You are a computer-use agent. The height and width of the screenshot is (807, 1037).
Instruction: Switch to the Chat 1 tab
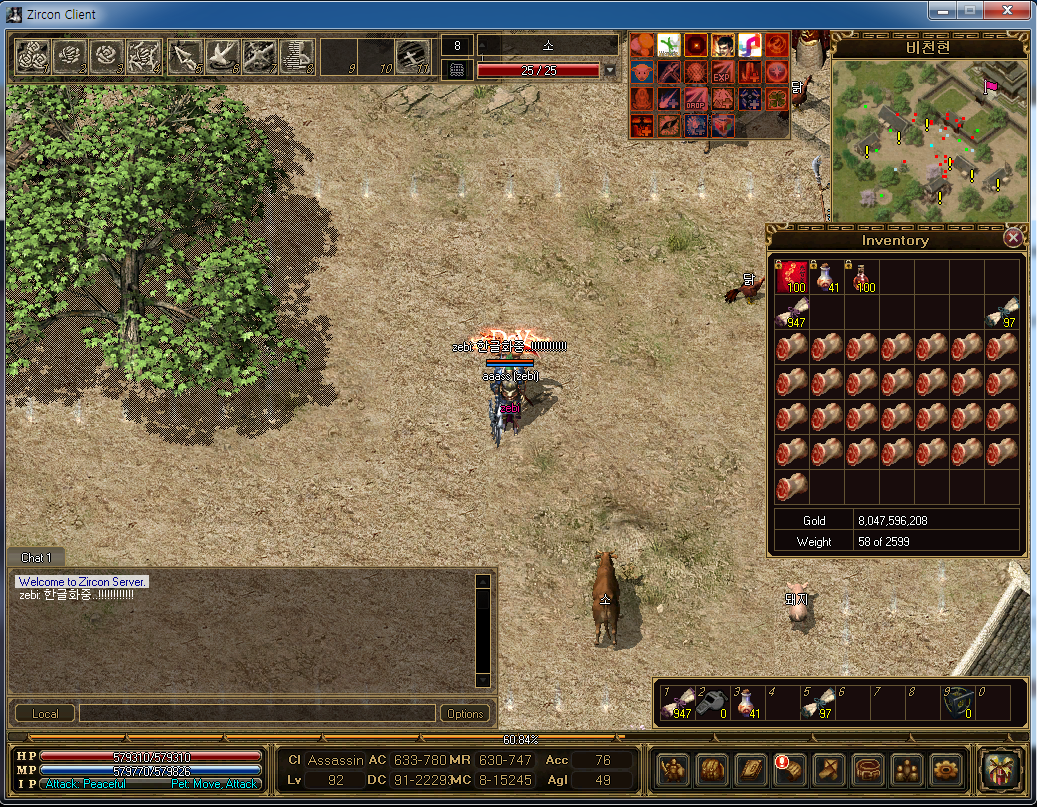(37, 558)
